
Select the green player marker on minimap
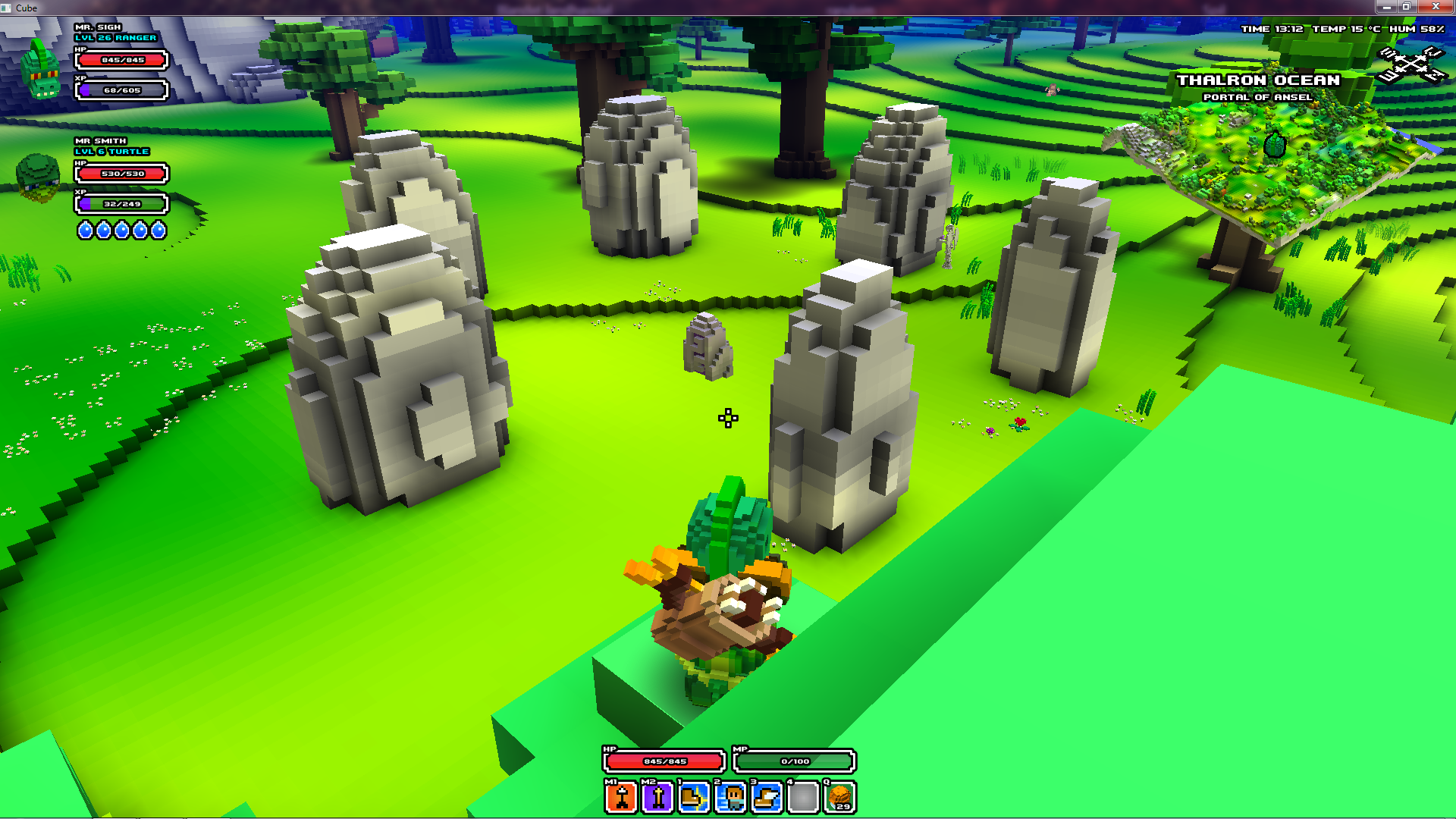1275,144
